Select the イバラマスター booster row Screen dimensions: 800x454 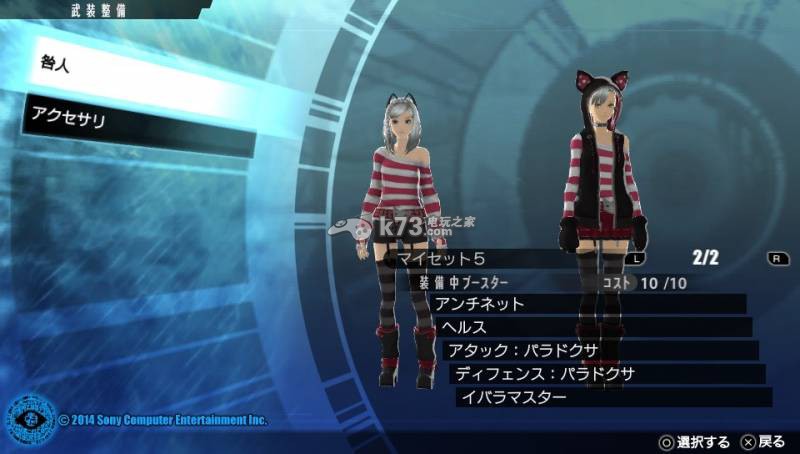coord(612,397)
